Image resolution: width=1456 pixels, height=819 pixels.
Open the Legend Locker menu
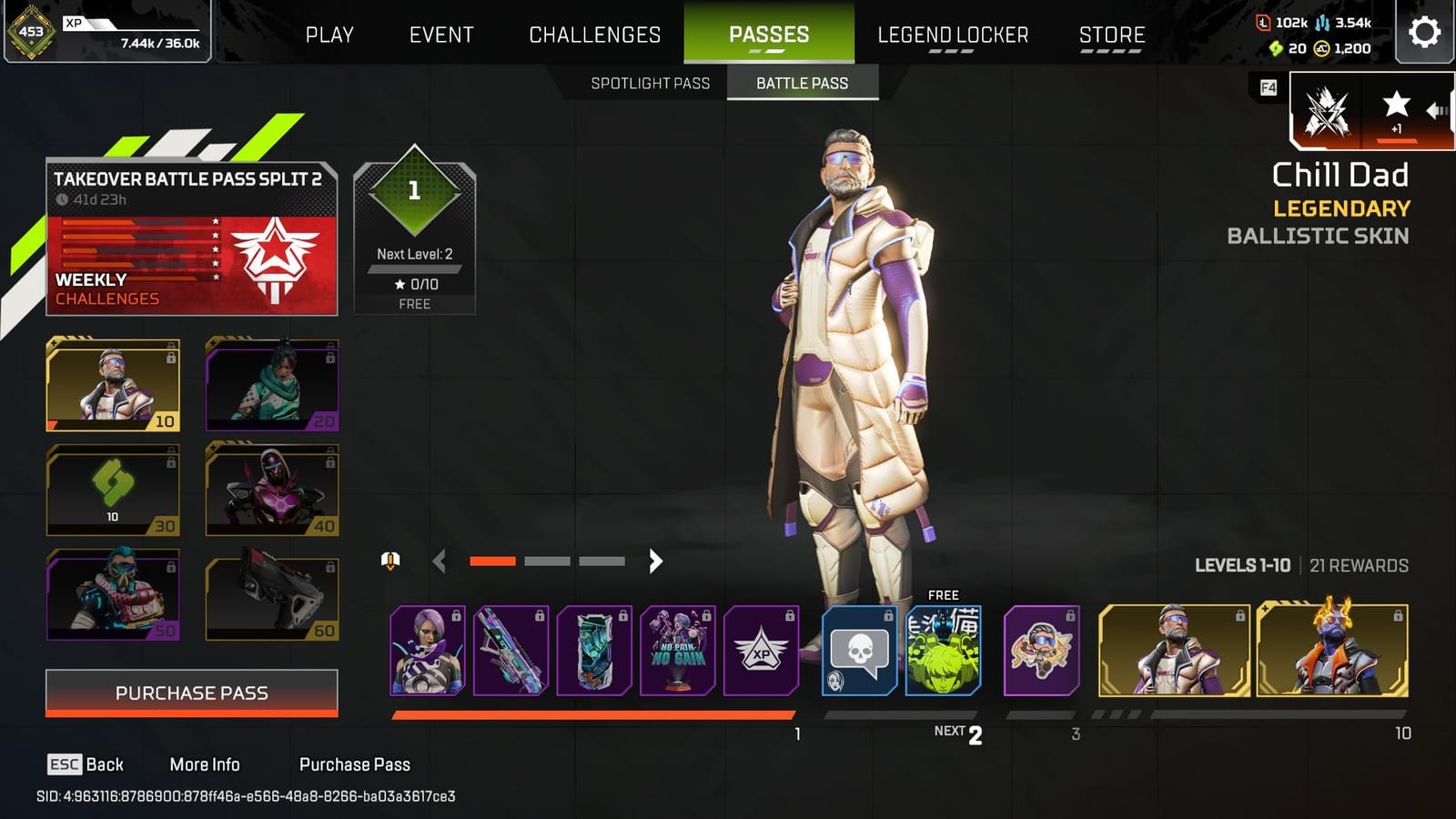coord(954,35)
